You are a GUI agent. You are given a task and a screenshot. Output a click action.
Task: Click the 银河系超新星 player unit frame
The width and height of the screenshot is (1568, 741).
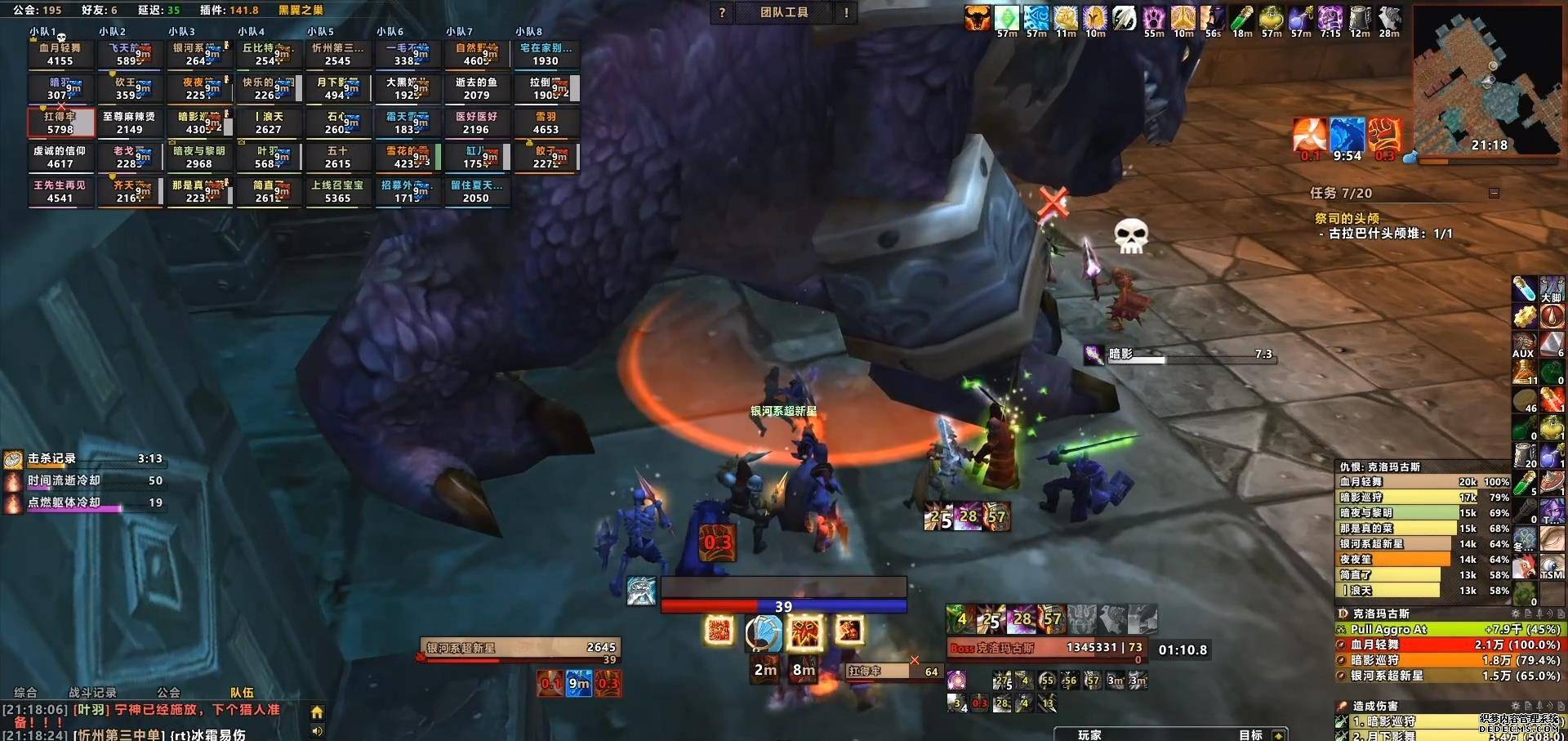(x=520, y=648)
